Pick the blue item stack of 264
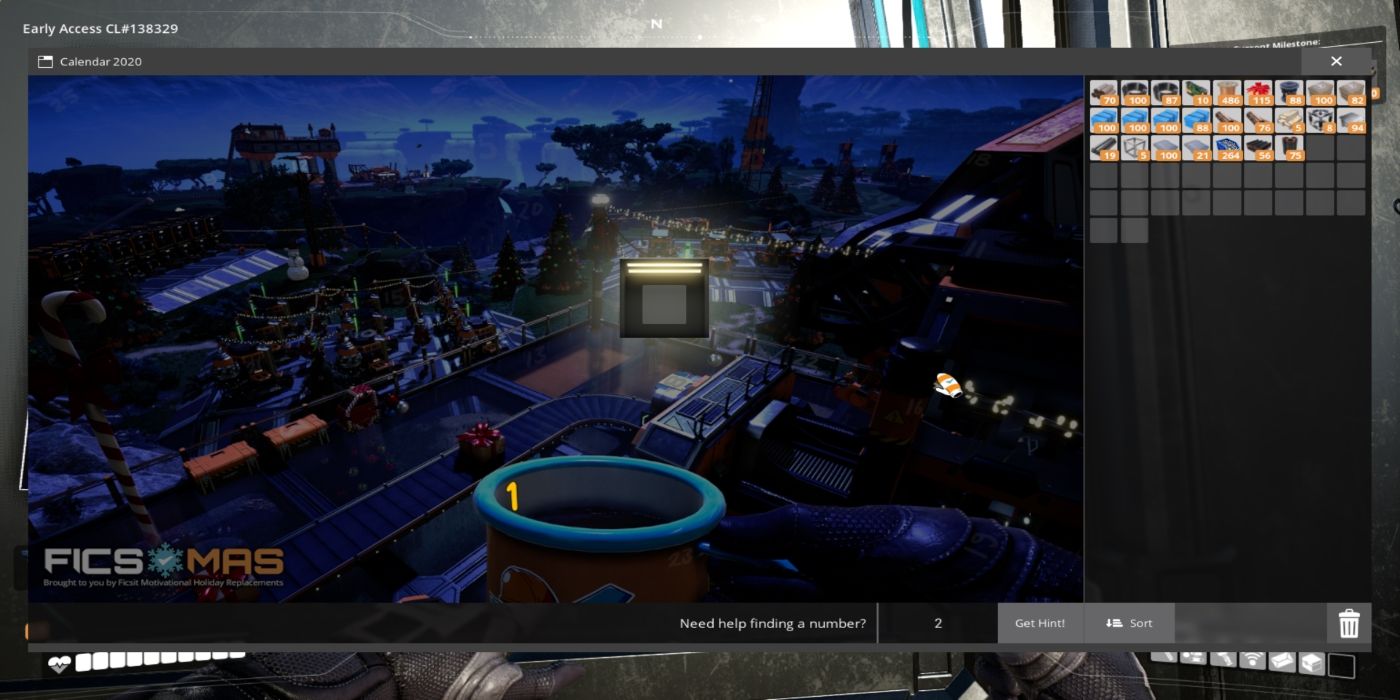Image resolution: width=1400 pixels, height=700 pixels. pos(1227,148)
